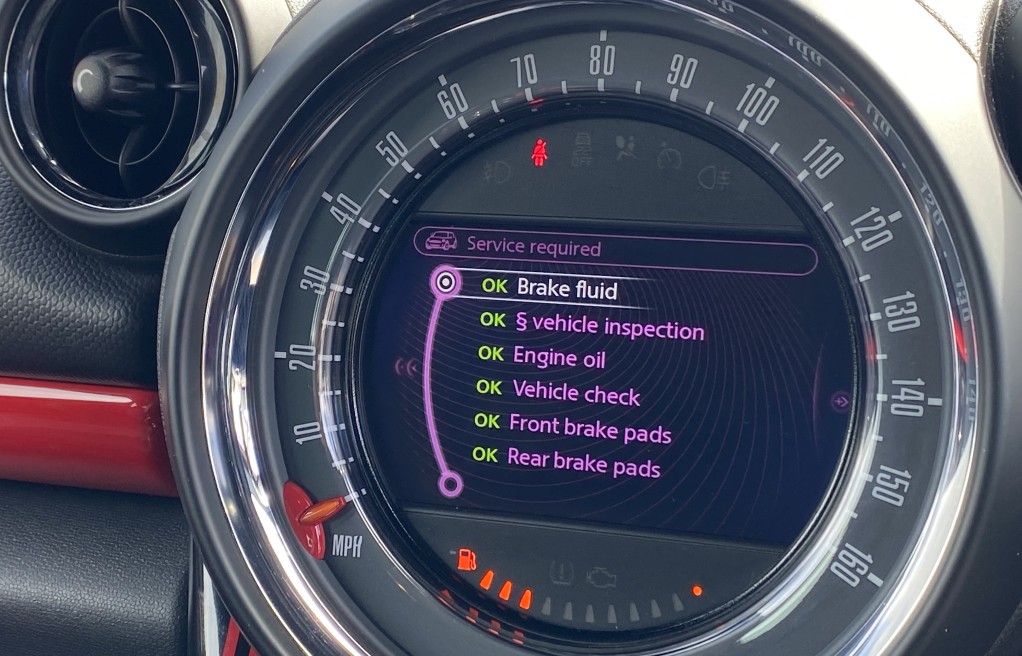Click the right-side arrow icon

point(841,401)
